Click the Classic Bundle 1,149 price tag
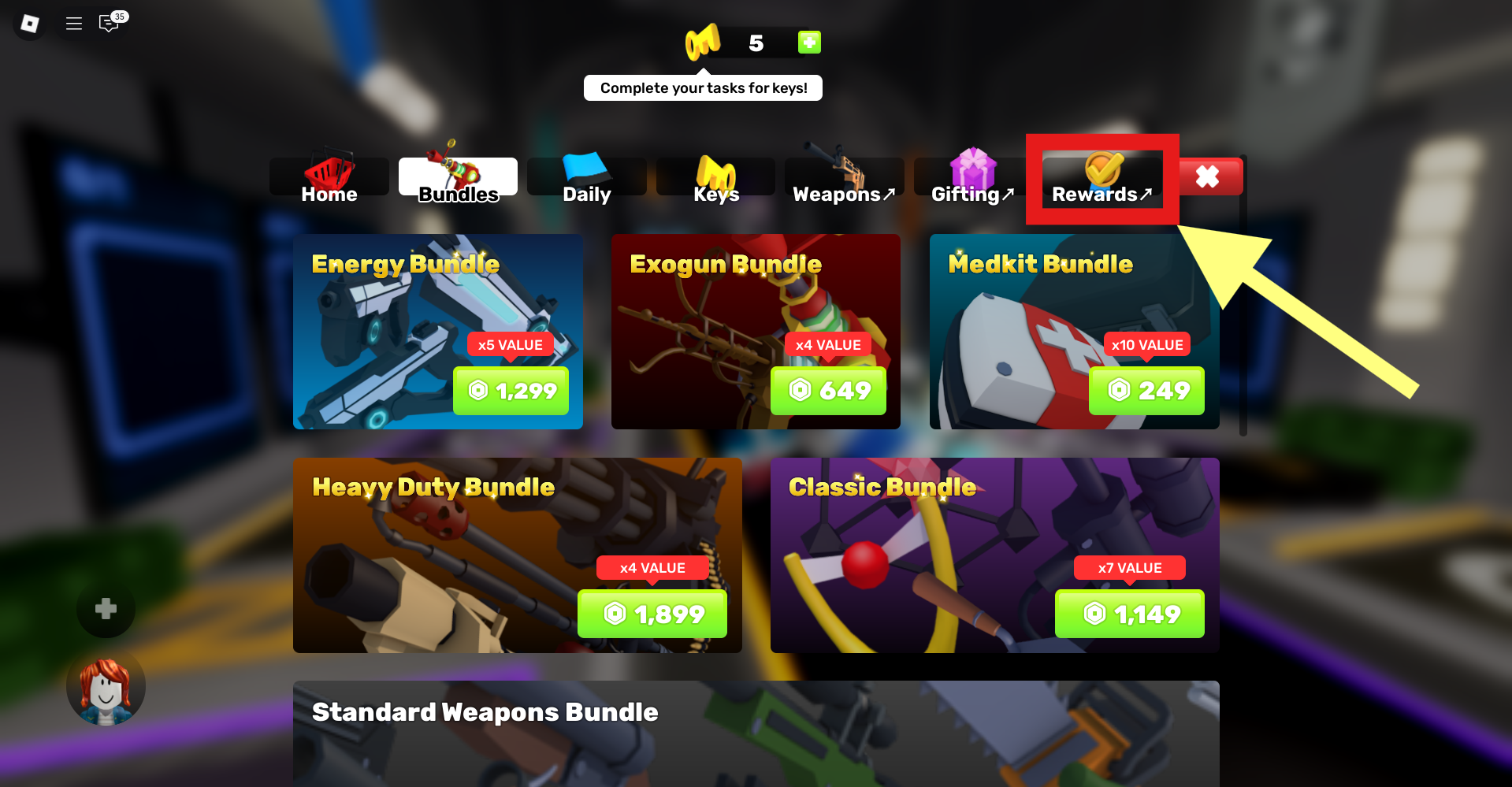This screenshot has width=1512, height=787. click(x=1128, y=614)
